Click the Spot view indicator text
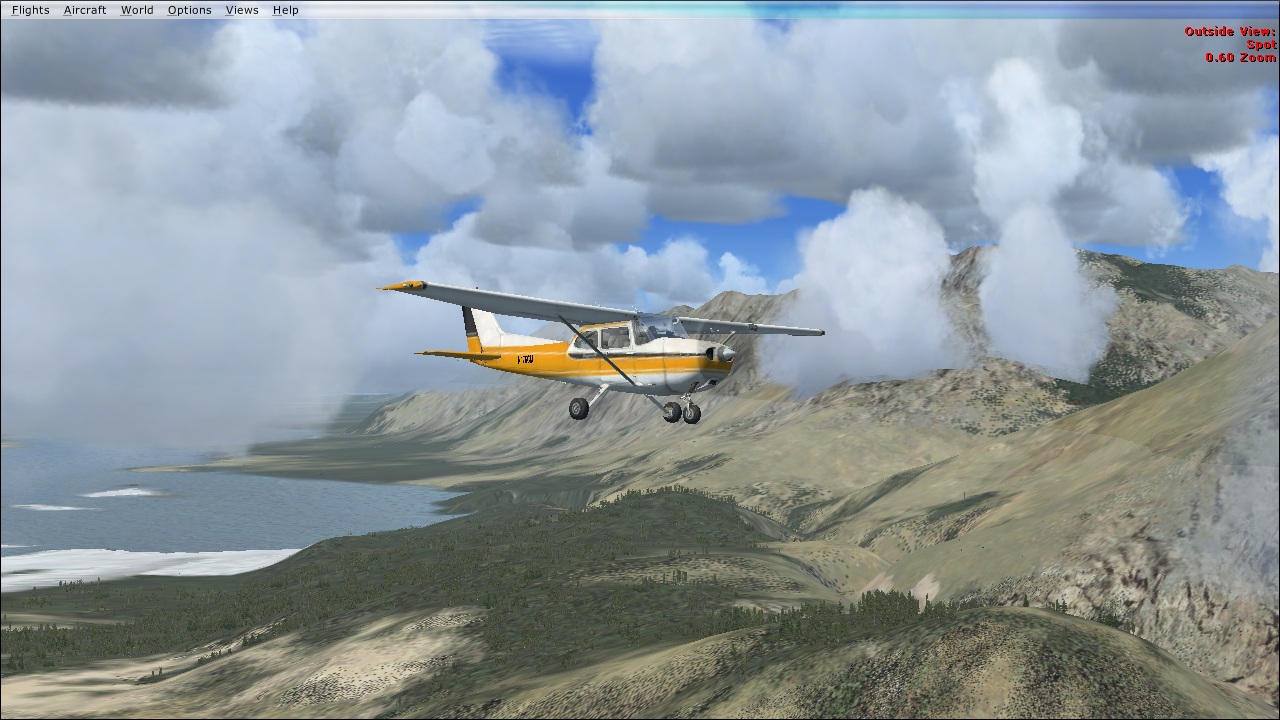Viewport: 1280px width, 720px height. coord(1259,44)
